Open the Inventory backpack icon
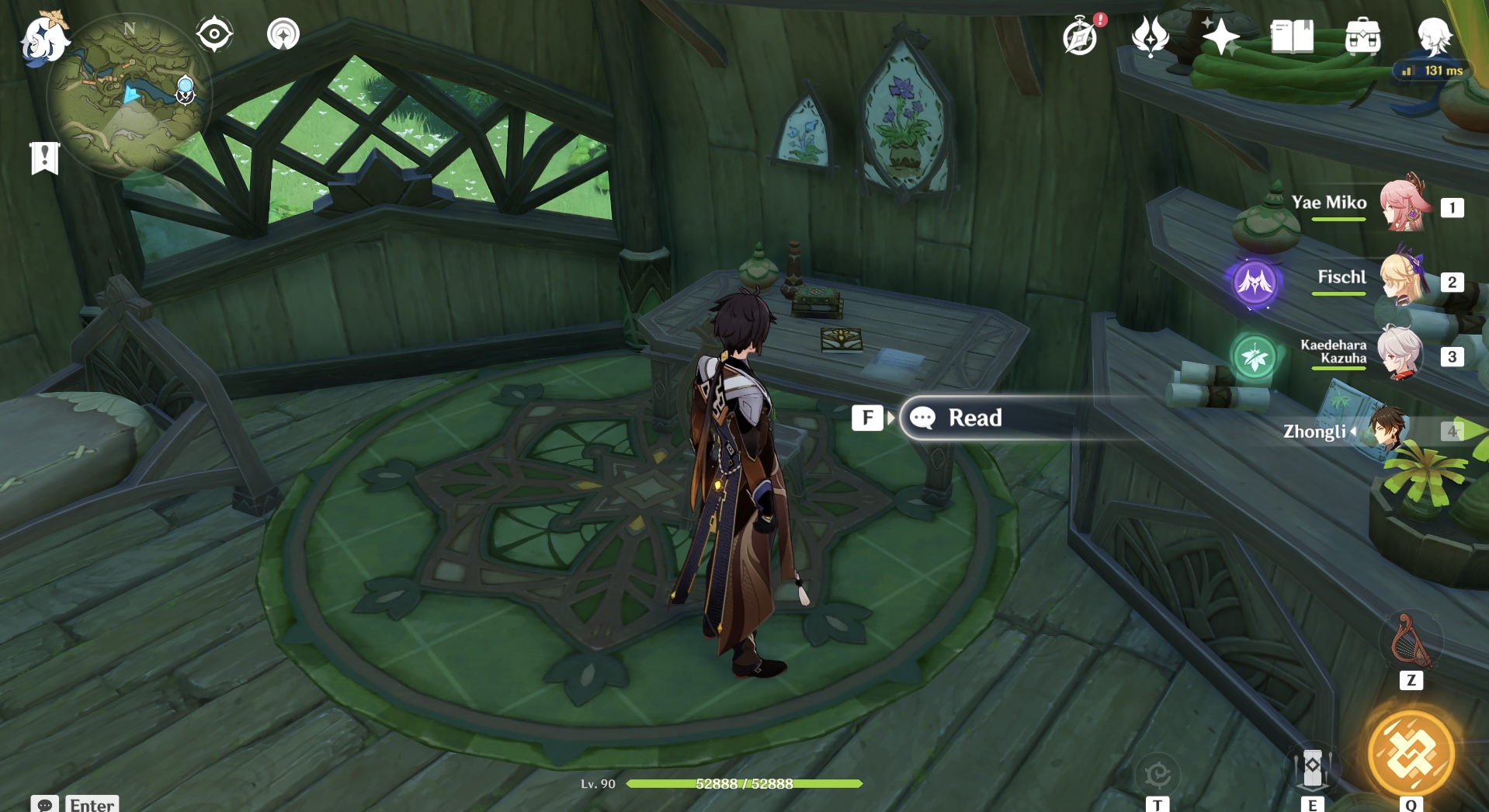The image size is (1489, 812). [1363, 37]
